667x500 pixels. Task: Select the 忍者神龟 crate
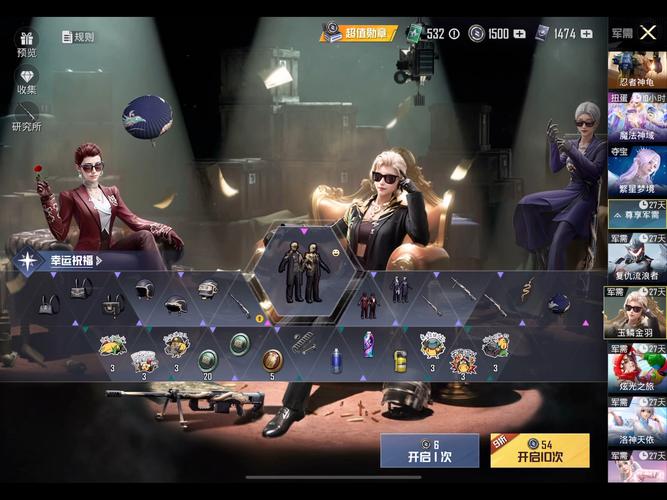coord(636,70)
